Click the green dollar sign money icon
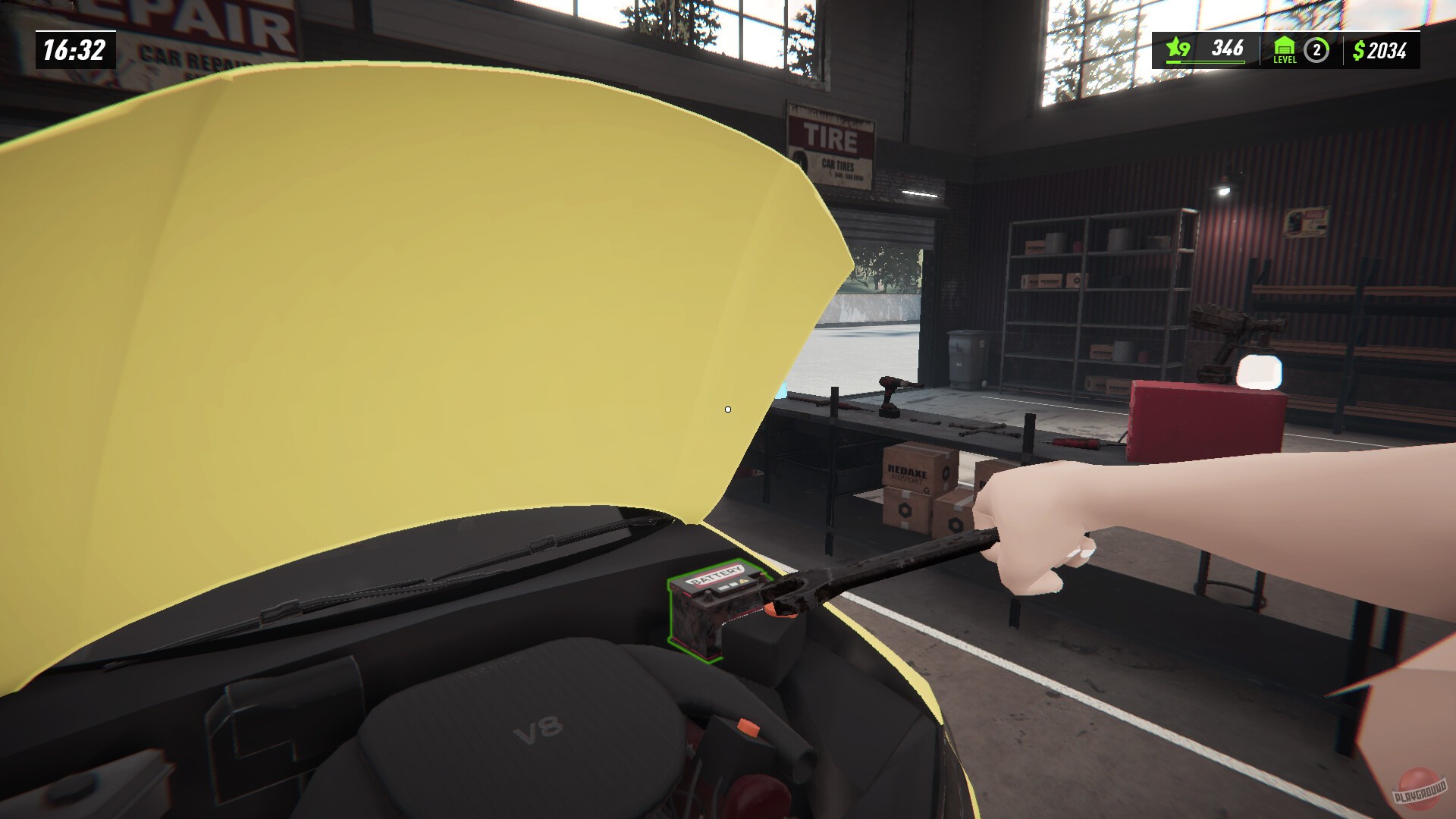This screenshot has width=1456, height=819. click(1357, 50)
